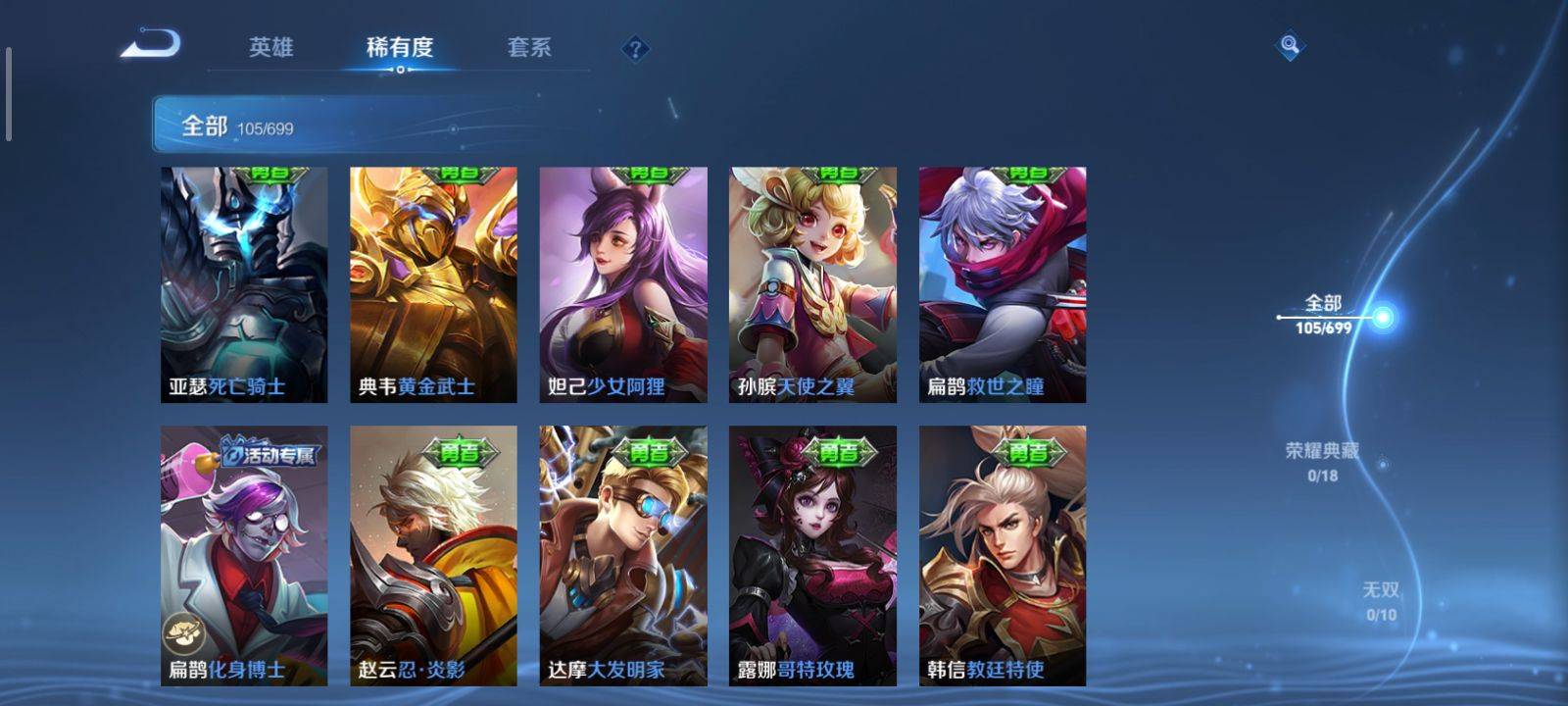Jump to the 荣耀典藏 rarity category
Screen dimensions: 1568x706
(1322, 461)
